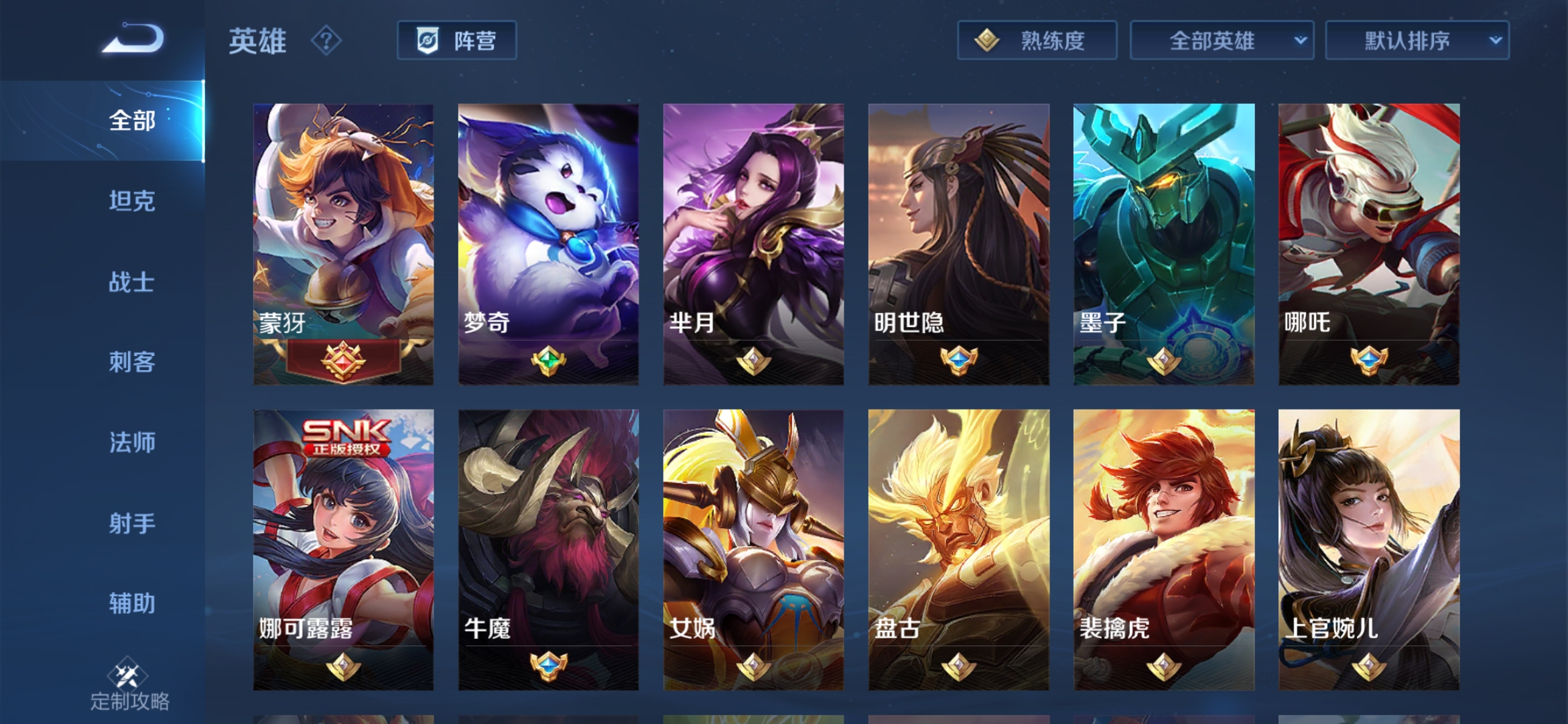The width and height of the screenshot is (1568, 724).
Task: Open the 全部英雄 dropdown
Action: (x=1220, y=40)
